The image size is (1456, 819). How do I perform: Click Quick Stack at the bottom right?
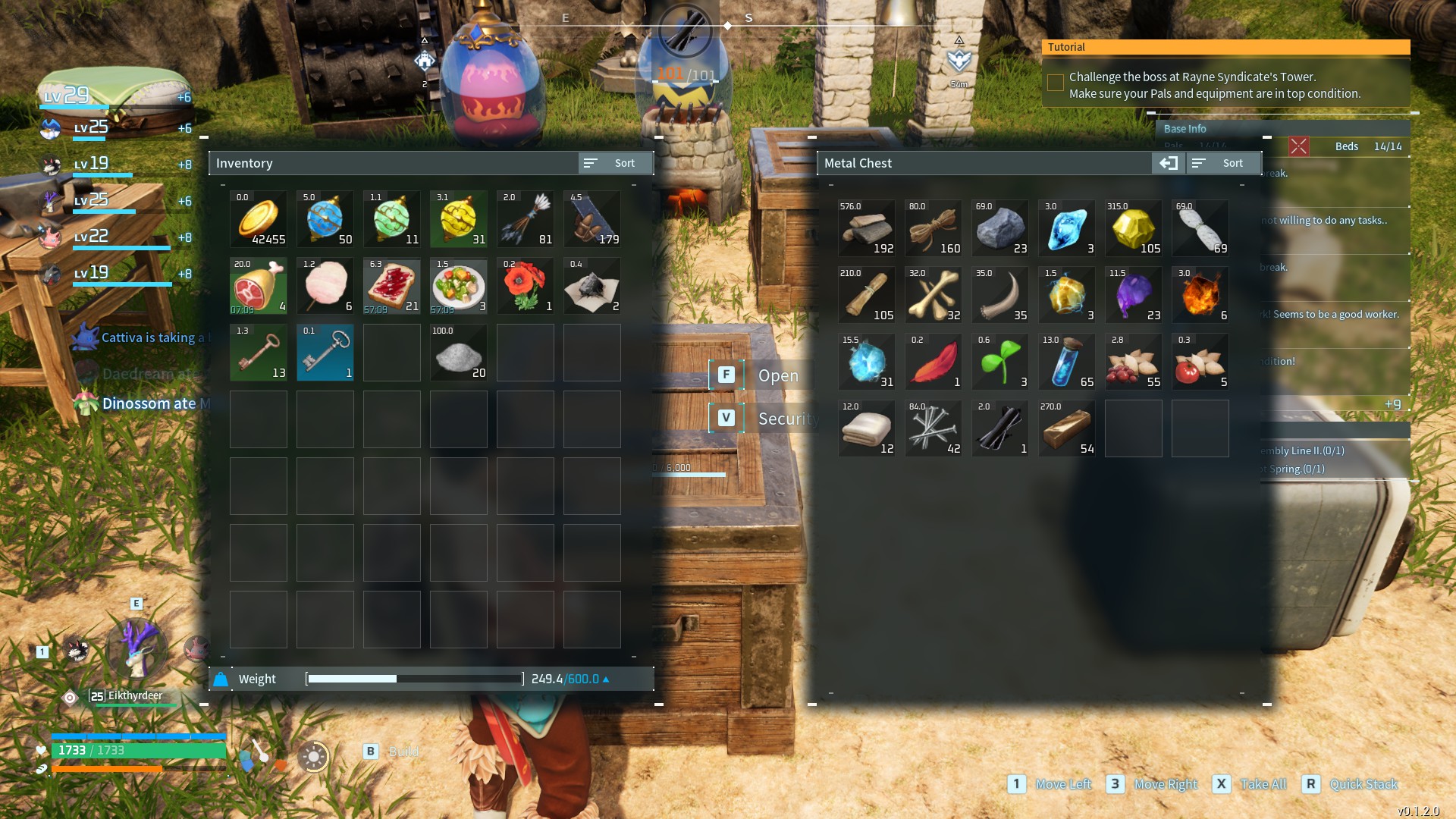(1363, 784)
